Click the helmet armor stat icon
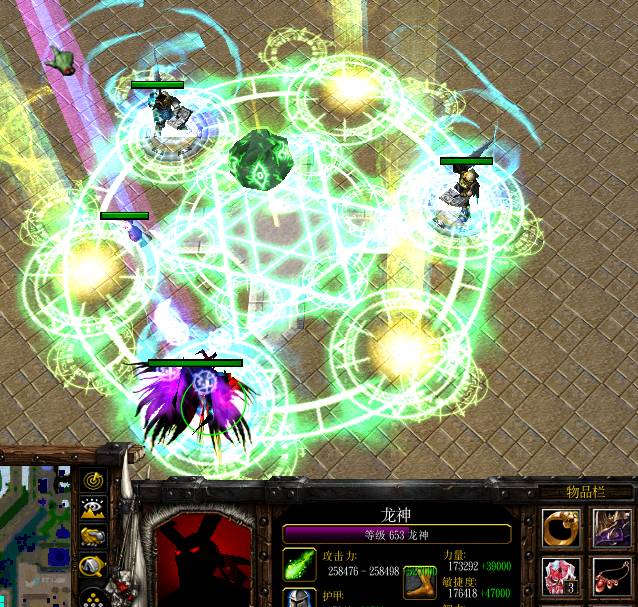Screen dimensions: 638x607 299,599
